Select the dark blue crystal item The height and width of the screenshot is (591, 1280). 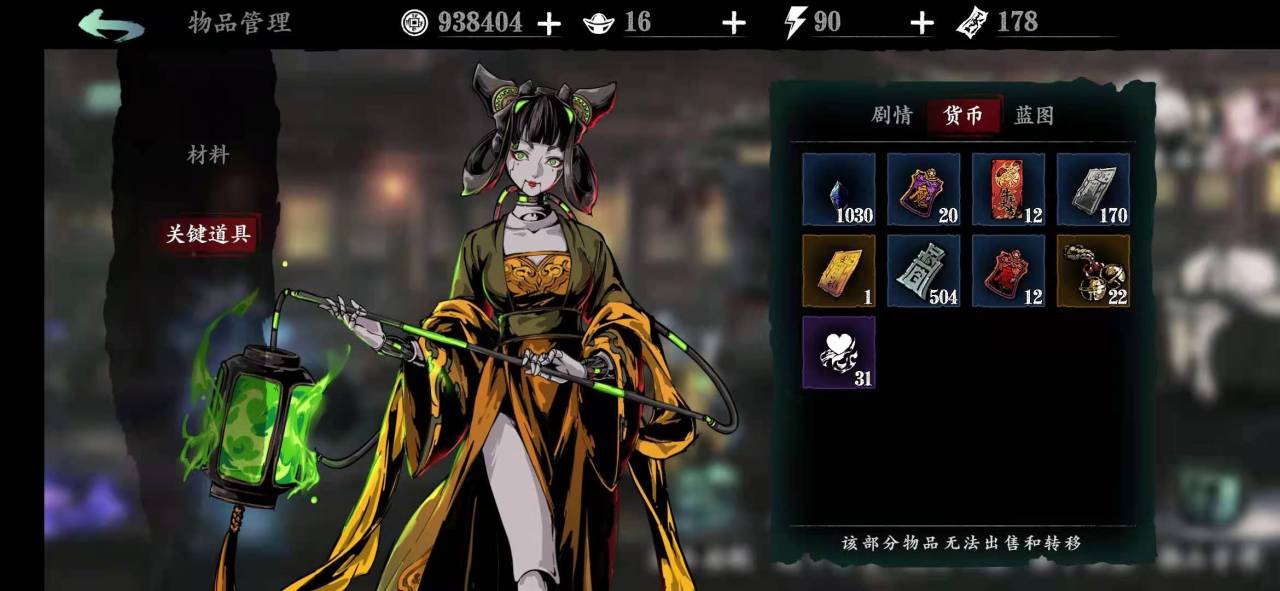pos(838,189)
